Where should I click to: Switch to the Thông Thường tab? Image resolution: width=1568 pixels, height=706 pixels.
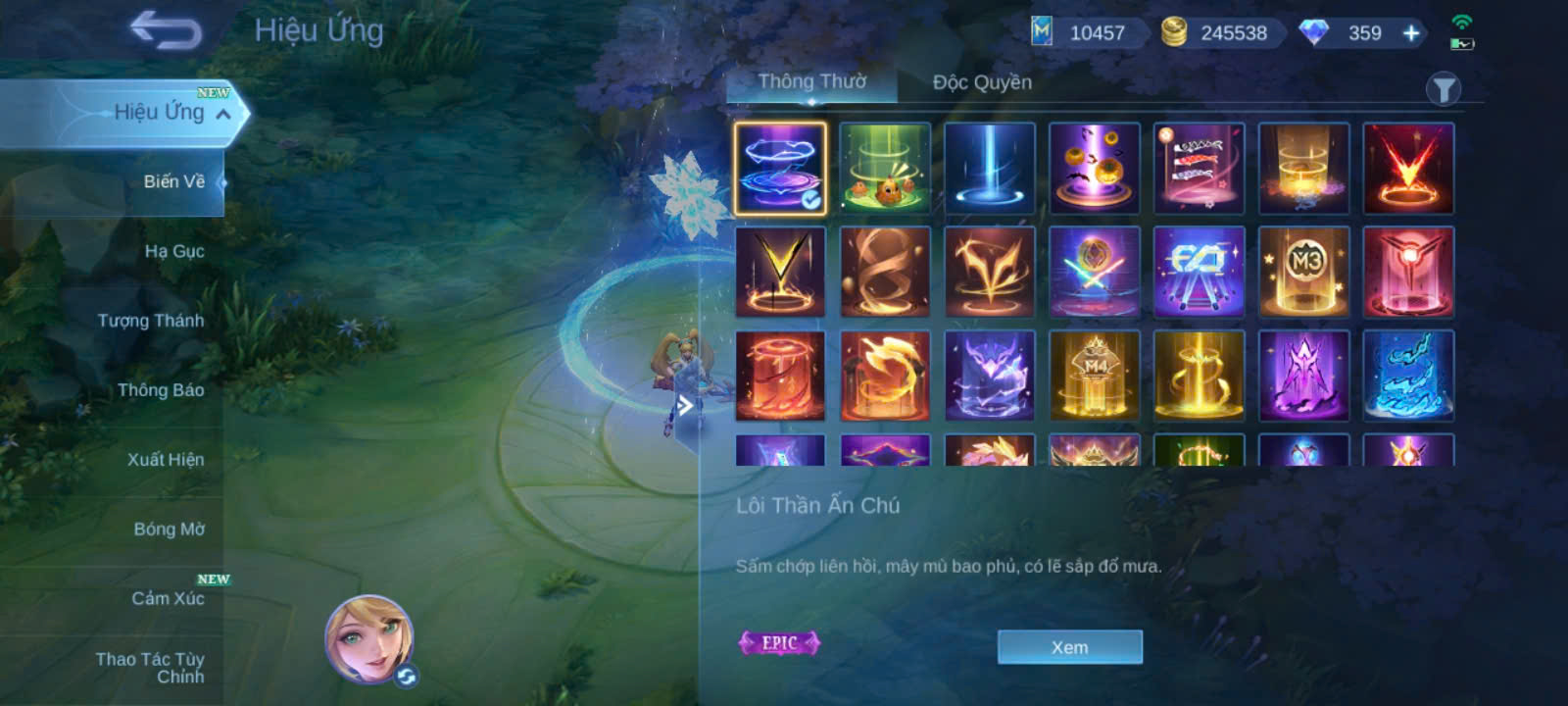point(811,82)
